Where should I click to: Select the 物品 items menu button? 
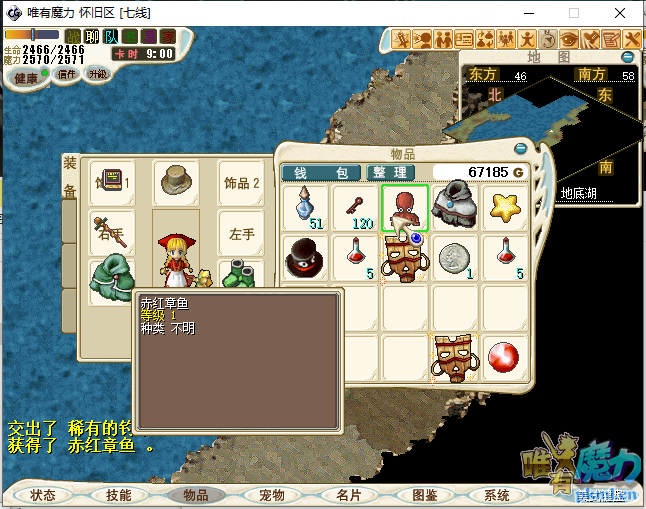(x=195, y=495)
